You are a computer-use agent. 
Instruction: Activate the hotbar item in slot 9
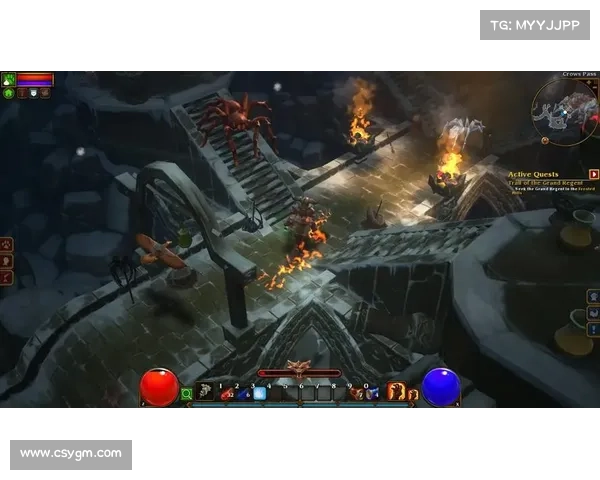[x=357, y=393]
